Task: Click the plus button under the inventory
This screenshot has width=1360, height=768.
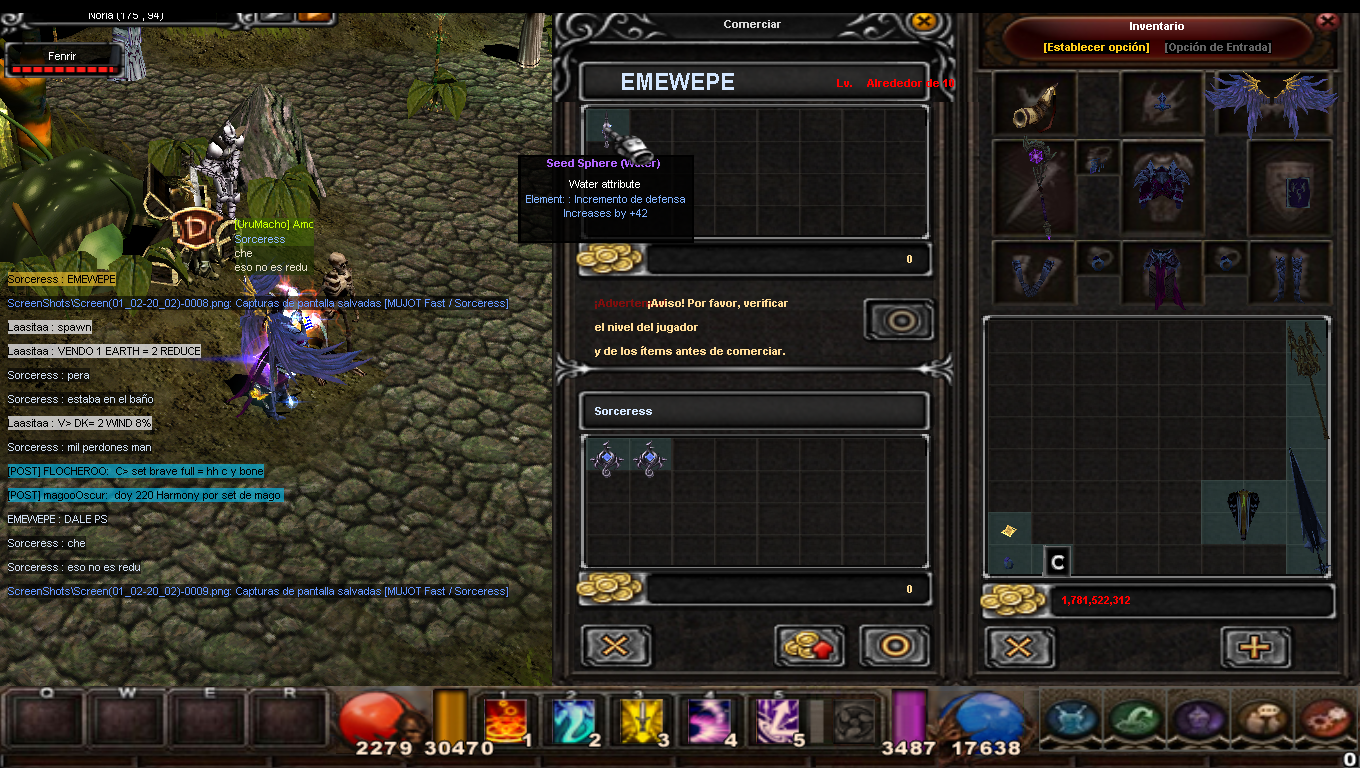Action: [x=1255, y=647]
